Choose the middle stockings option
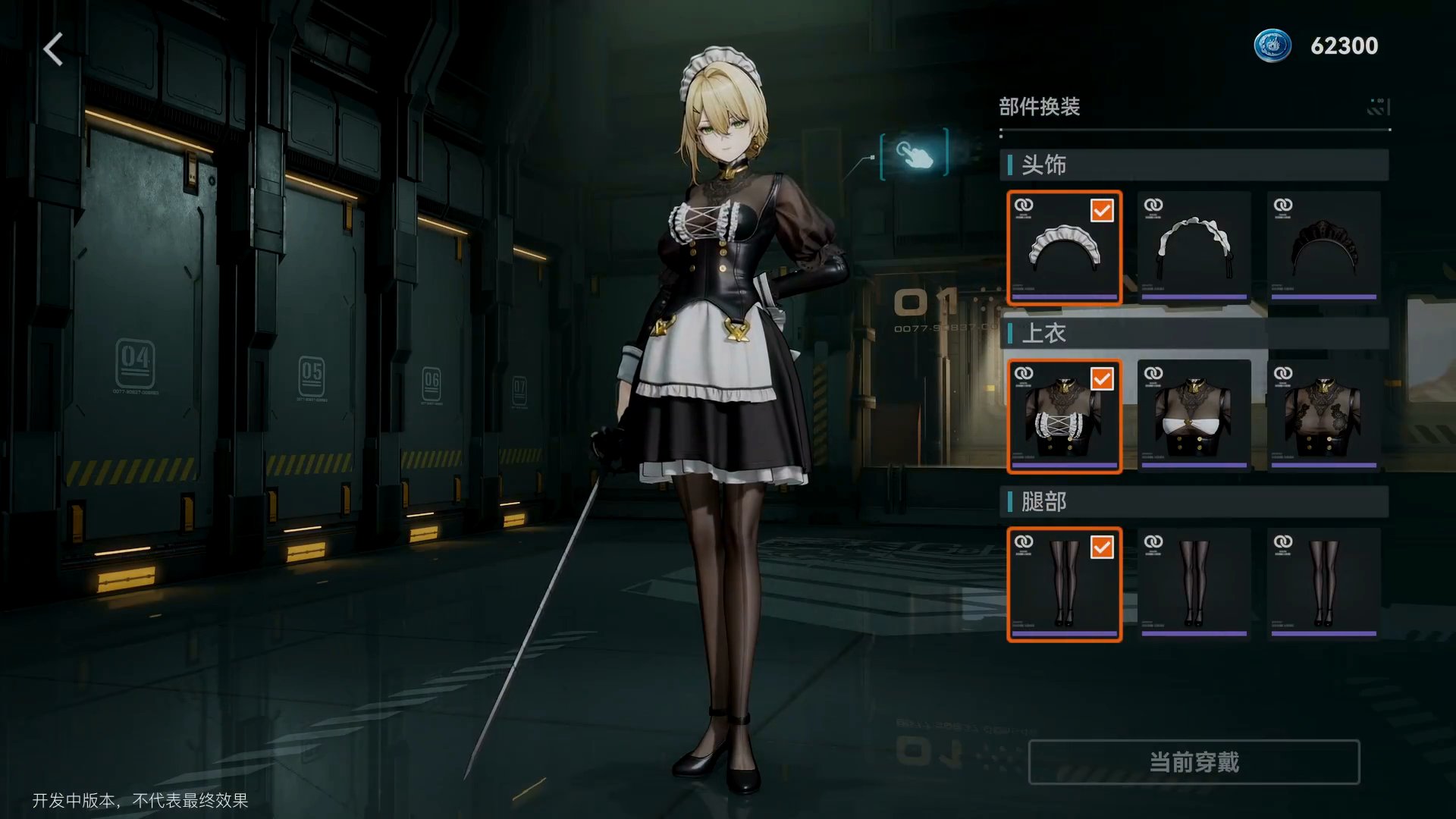 pos(1194,585)
